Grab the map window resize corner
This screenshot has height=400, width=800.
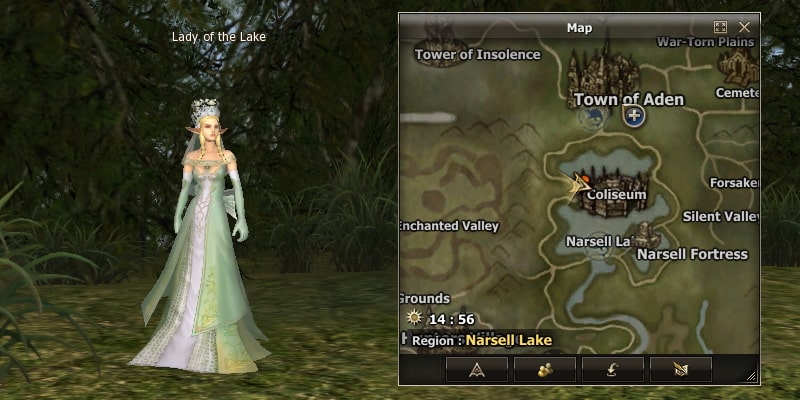click(752, 377)
